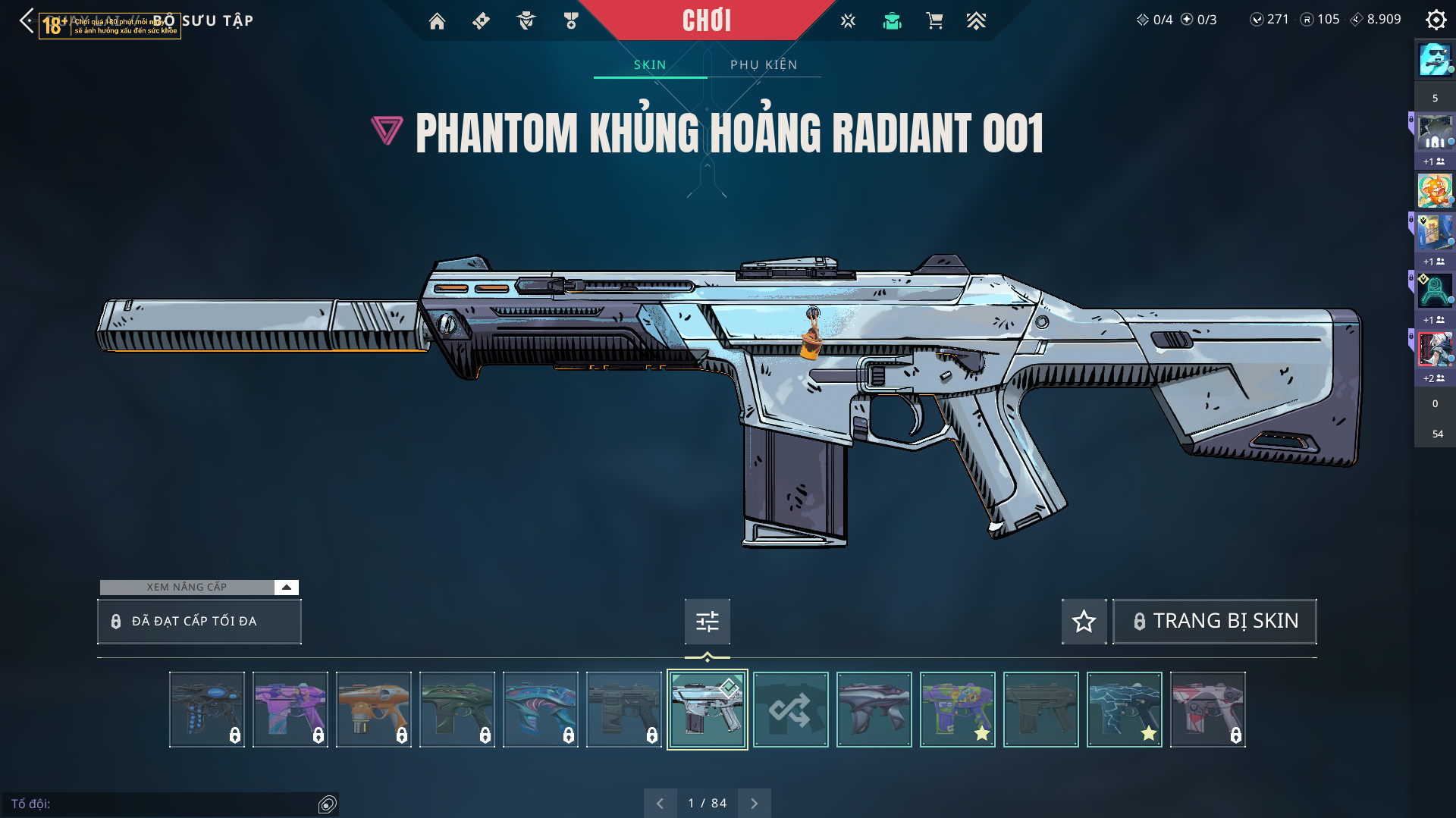Viewport: 1456px width, 818px height.
Task: Go back with the top-left arrow
Action: click(27, 20)
